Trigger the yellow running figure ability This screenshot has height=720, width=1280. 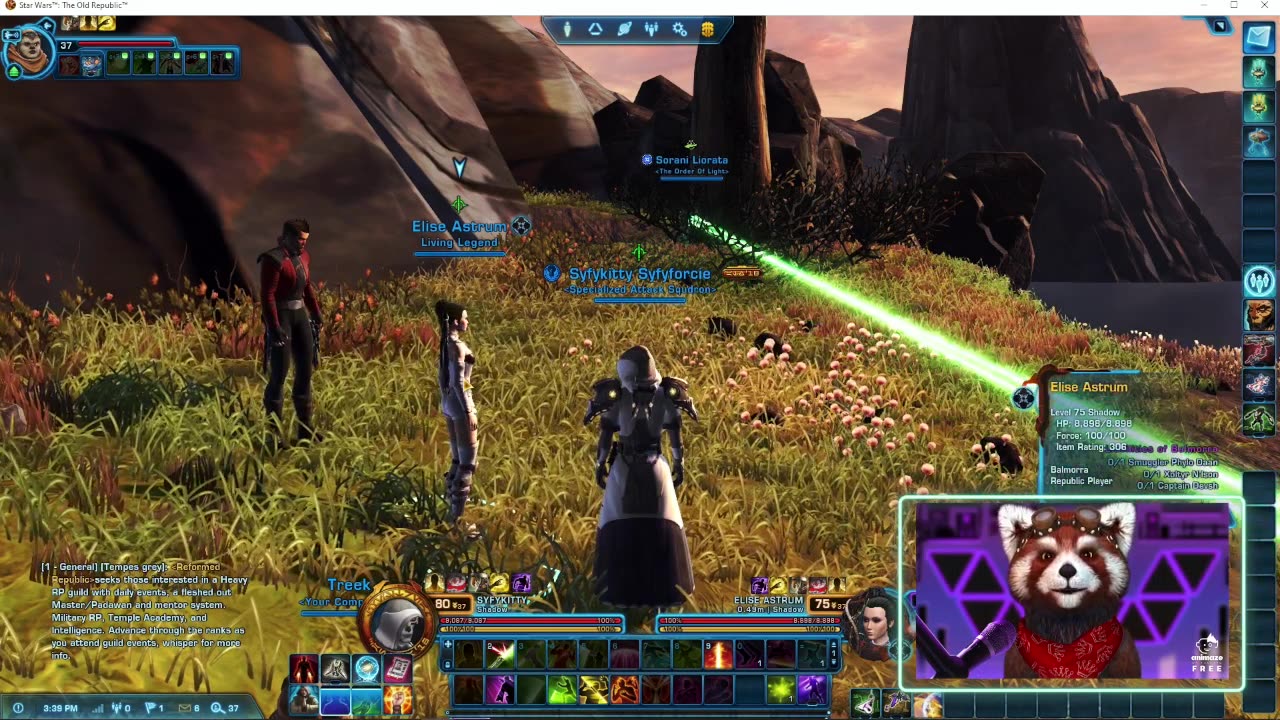(x=593, y=689)
